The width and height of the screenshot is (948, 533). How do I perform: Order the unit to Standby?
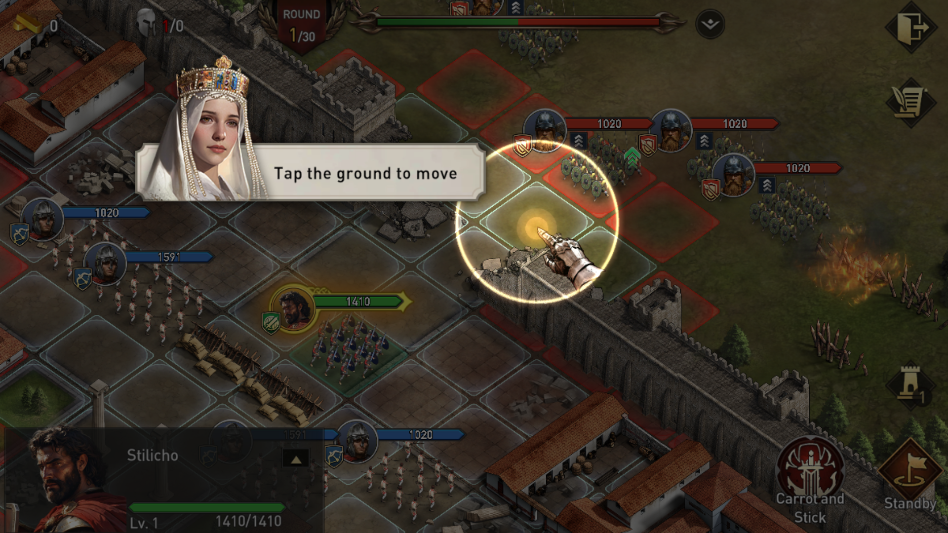909,468
